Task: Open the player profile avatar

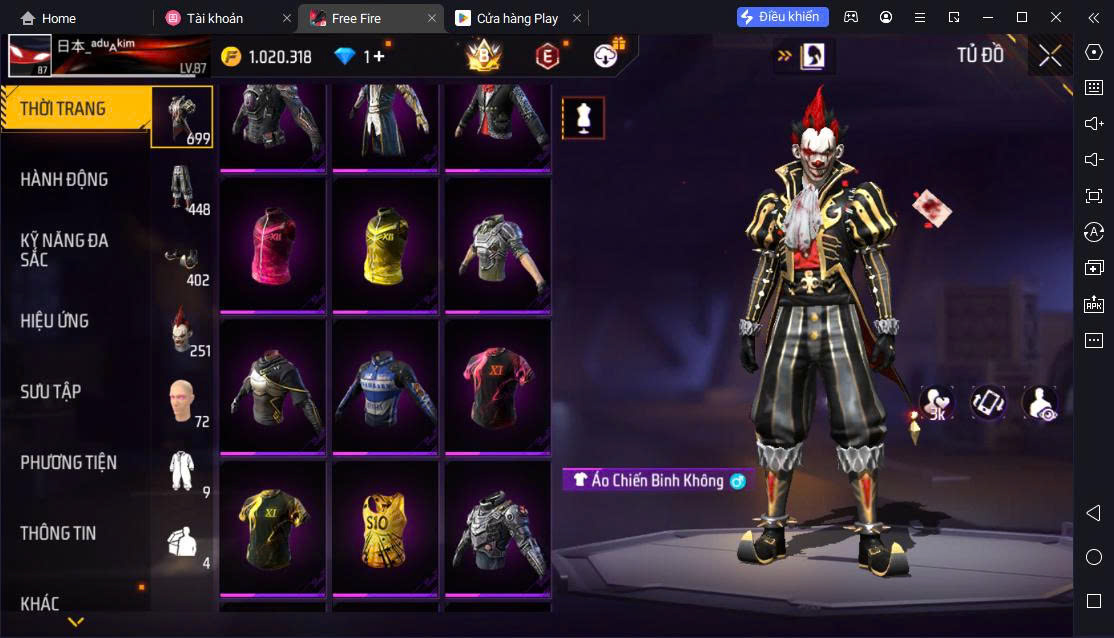Action: [x=30, y=57]
